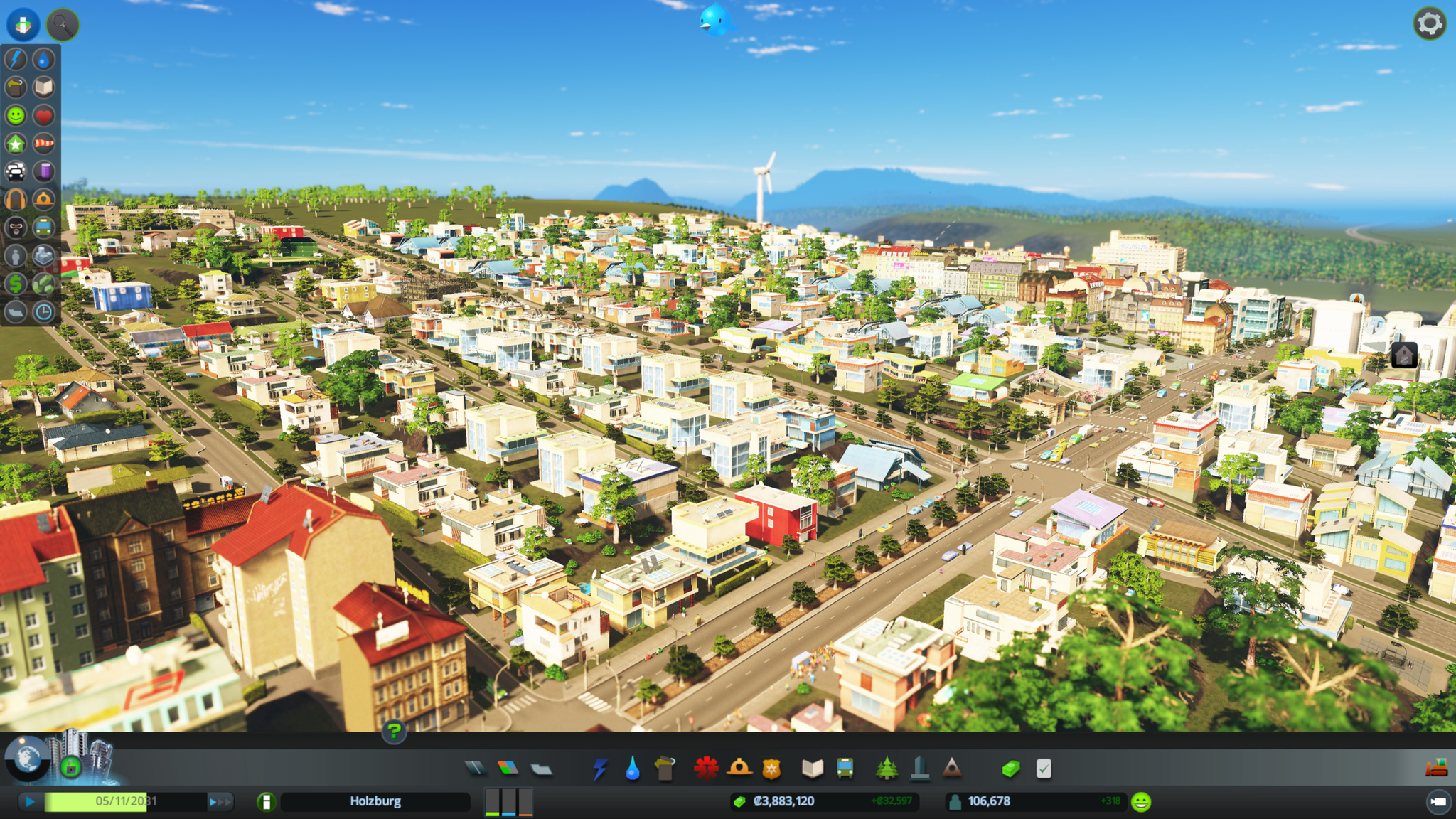Open the roads building menu
Screen dimensions: 1456x819
click(x=476, y=768)
